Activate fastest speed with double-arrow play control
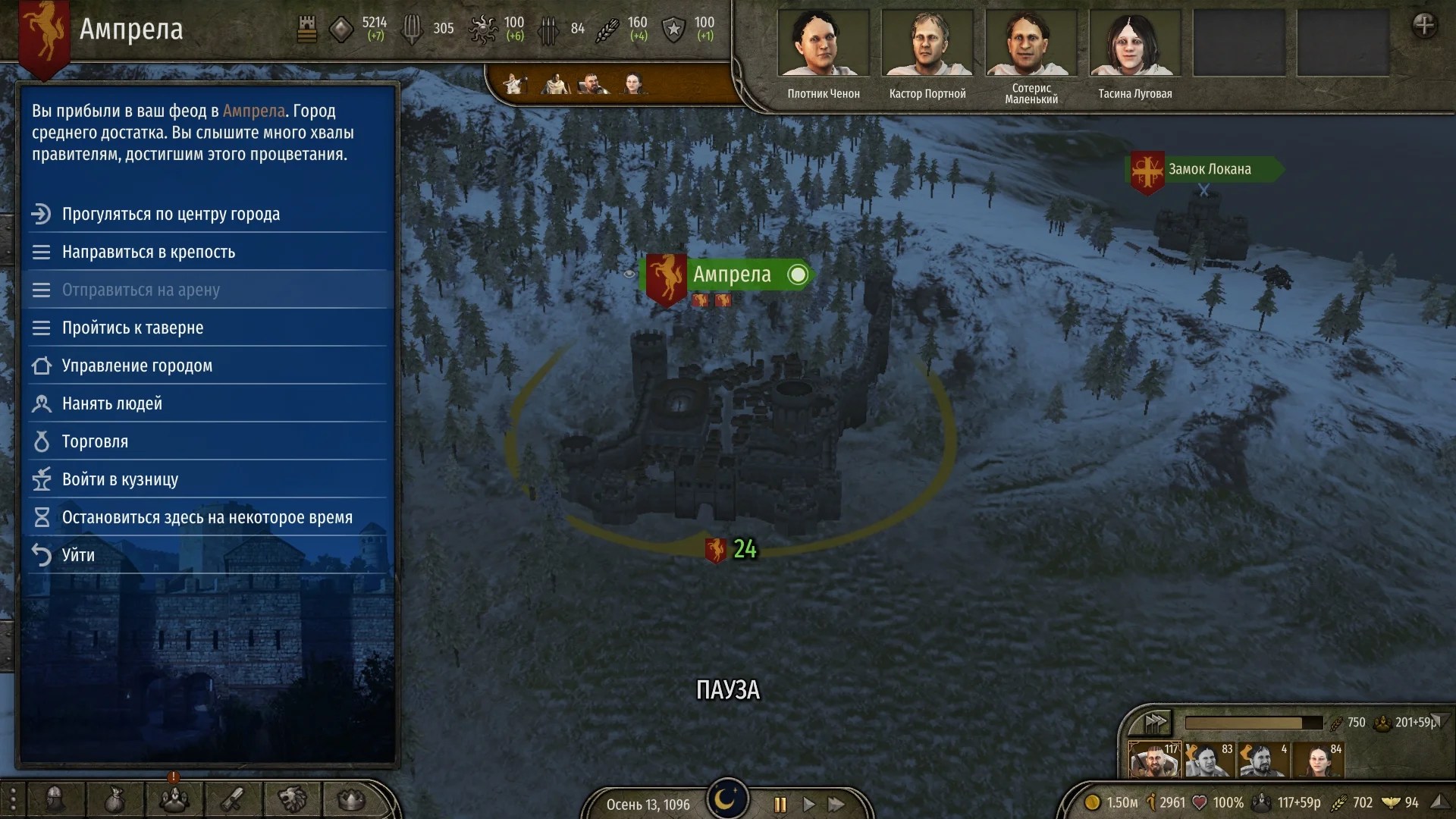Image resolution: width=1456 pixels, height=819 pixels. (x=836, y=805)
